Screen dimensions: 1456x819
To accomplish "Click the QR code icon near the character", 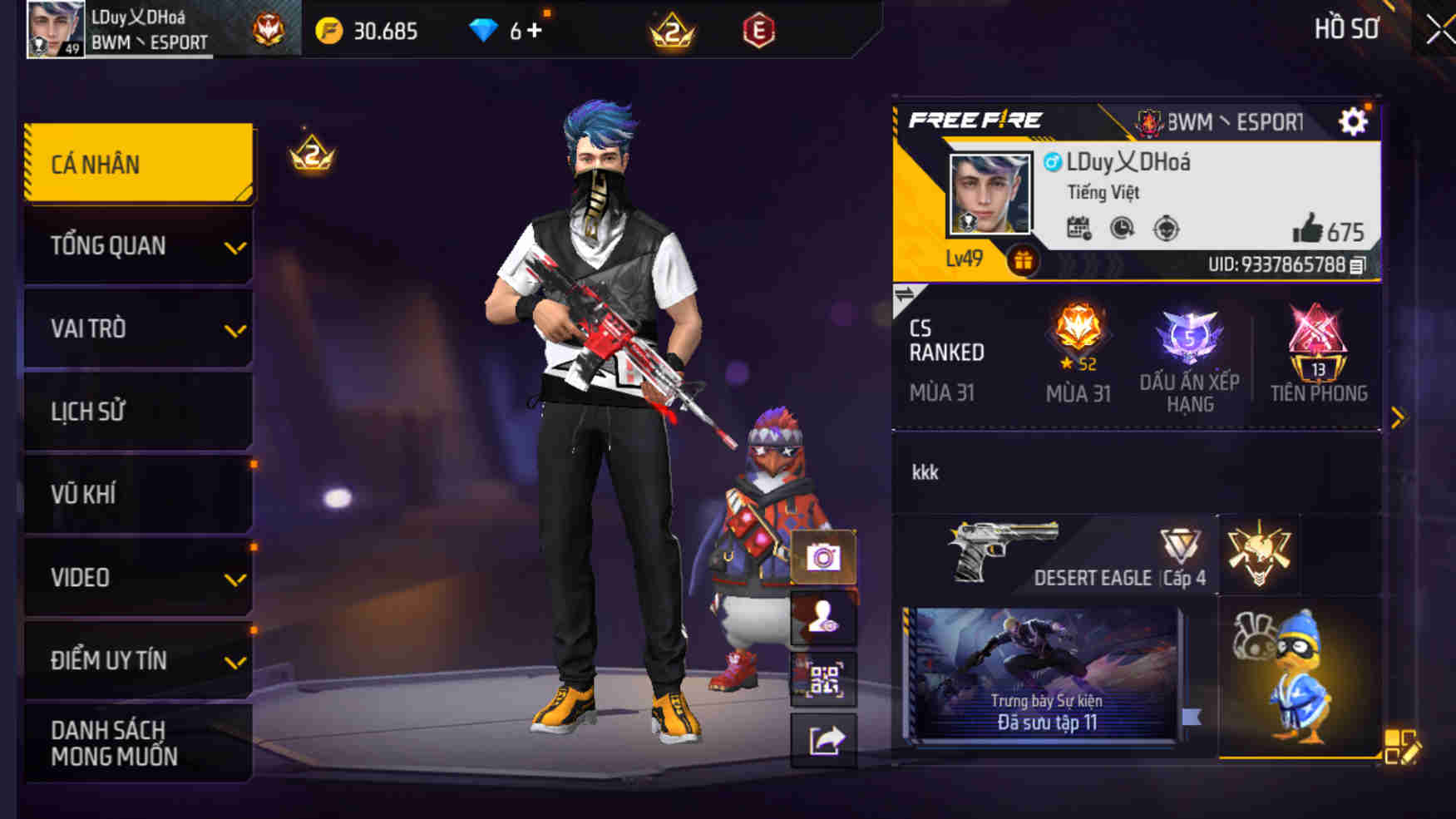I will 824,676.
